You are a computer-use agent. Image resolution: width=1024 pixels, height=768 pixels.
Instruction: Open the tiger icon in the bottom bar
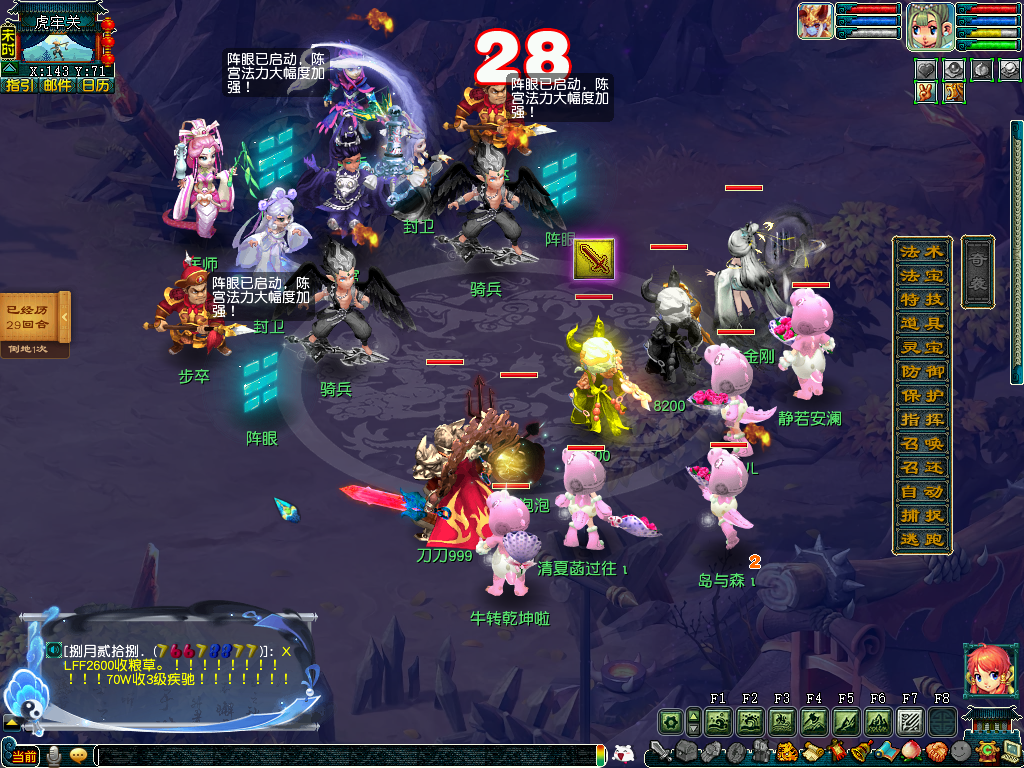[x=786, y=751]
